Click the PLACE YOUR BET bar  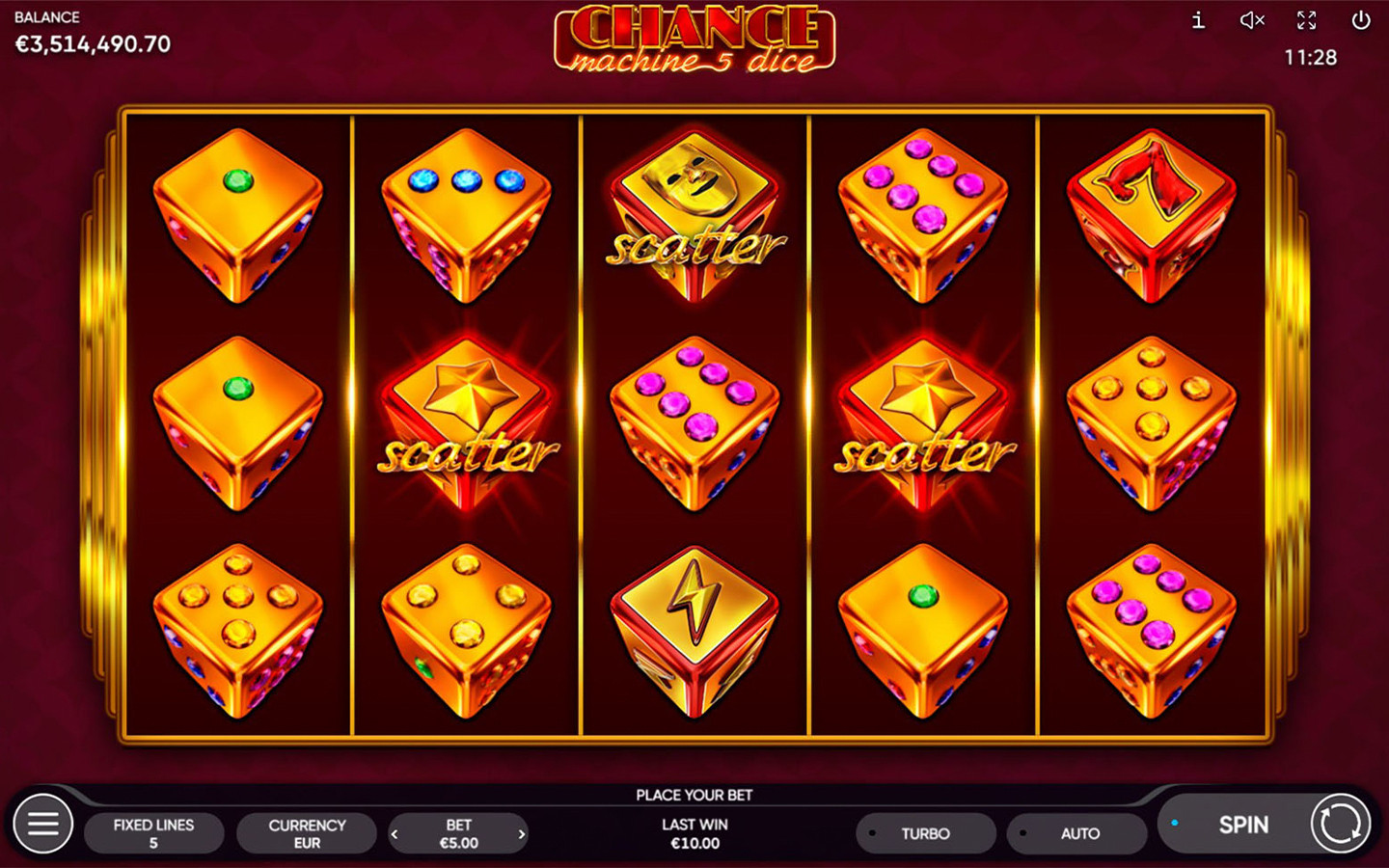click(x=695, y=795)
